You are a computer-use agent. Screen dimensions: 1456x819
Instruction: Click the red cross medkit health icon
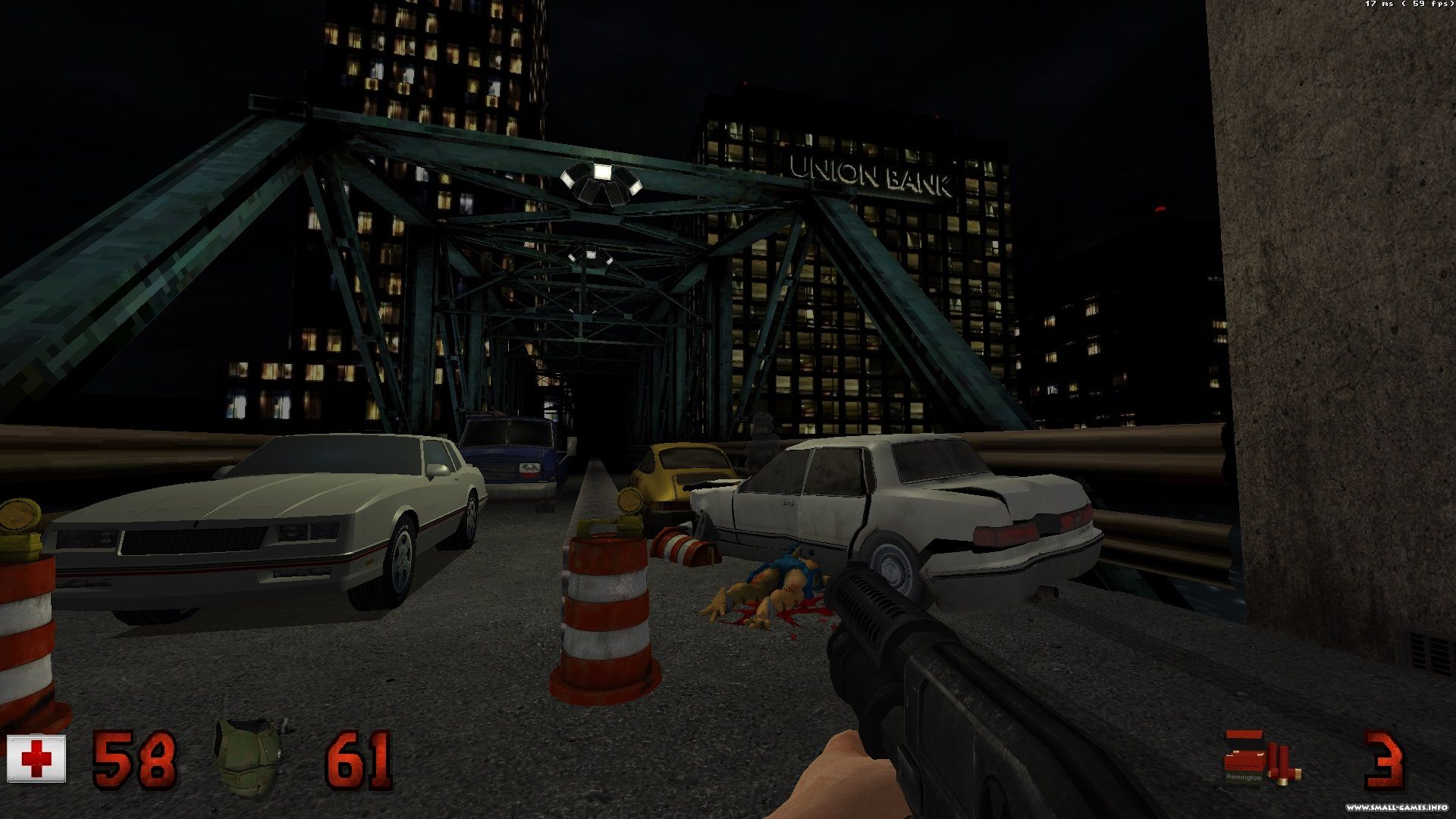(x=36, y=758)
